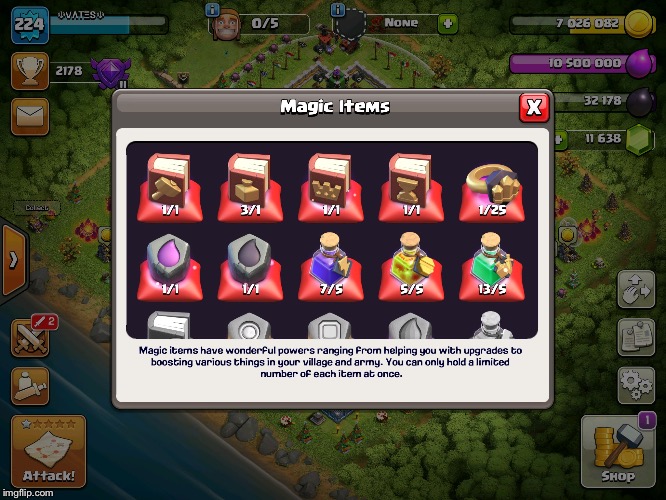Screen dimensions: 666x500
Task: Open the layout editor hand-arrows button
Action: click(x=636, y=288)
